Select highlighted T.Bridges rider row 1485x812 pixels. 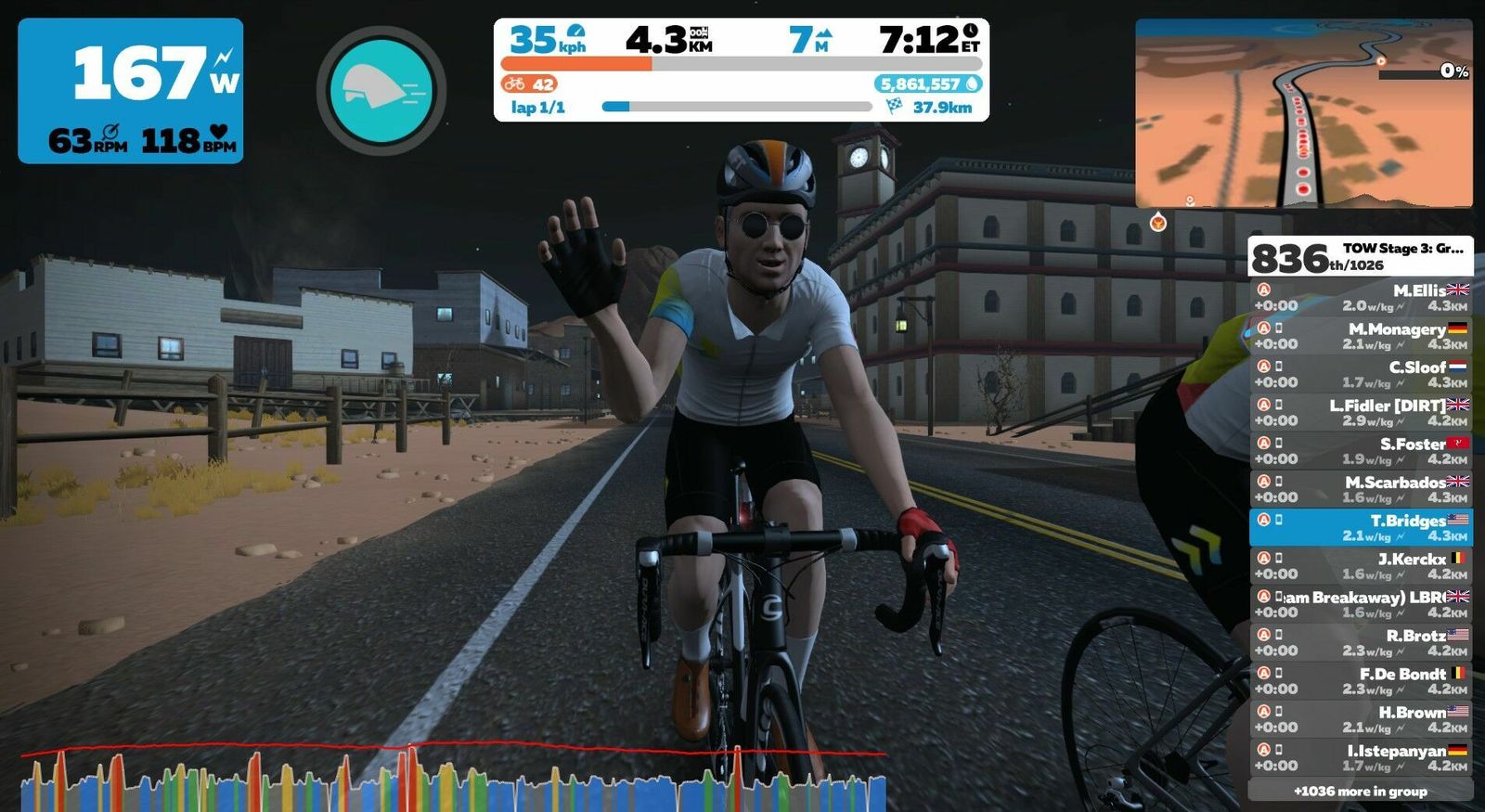(1361, 527)
